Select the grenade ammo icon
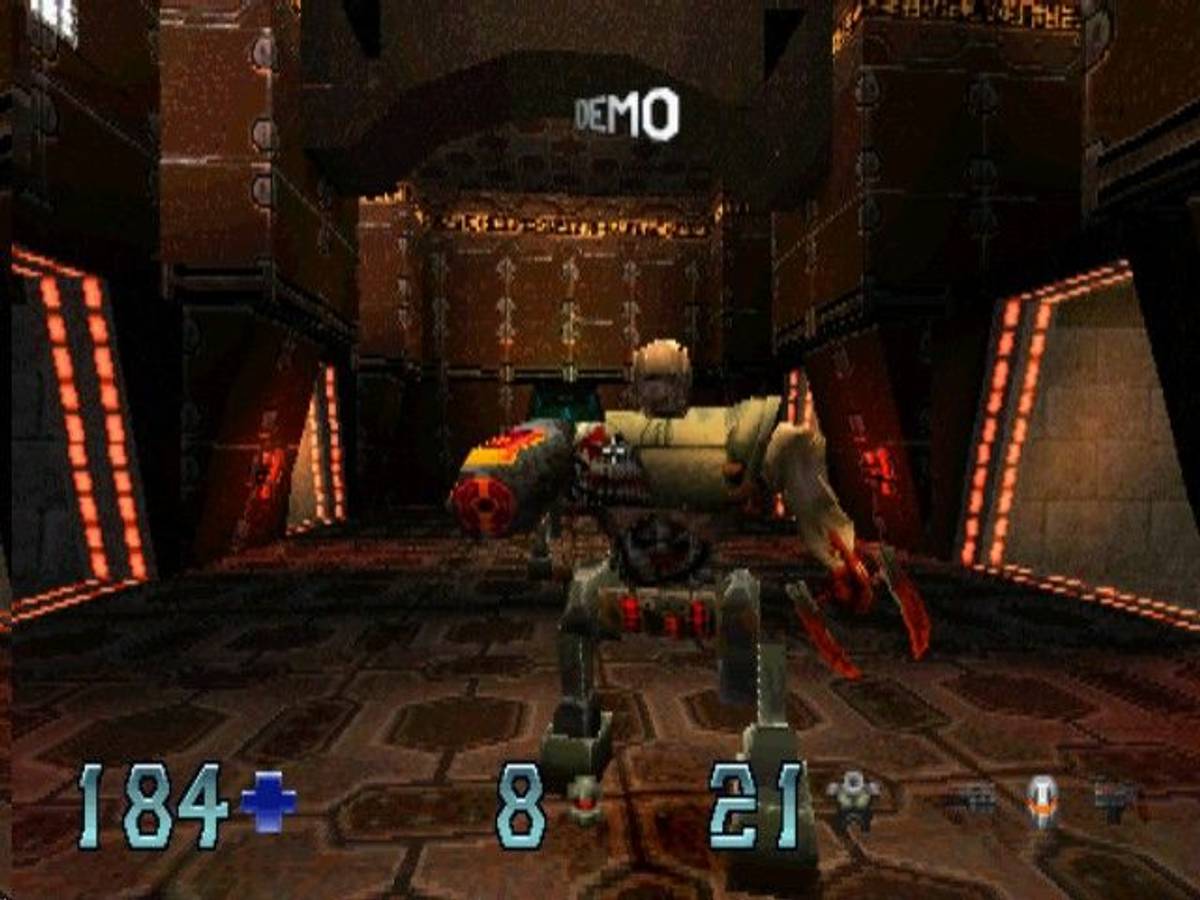 pos(583,803)
